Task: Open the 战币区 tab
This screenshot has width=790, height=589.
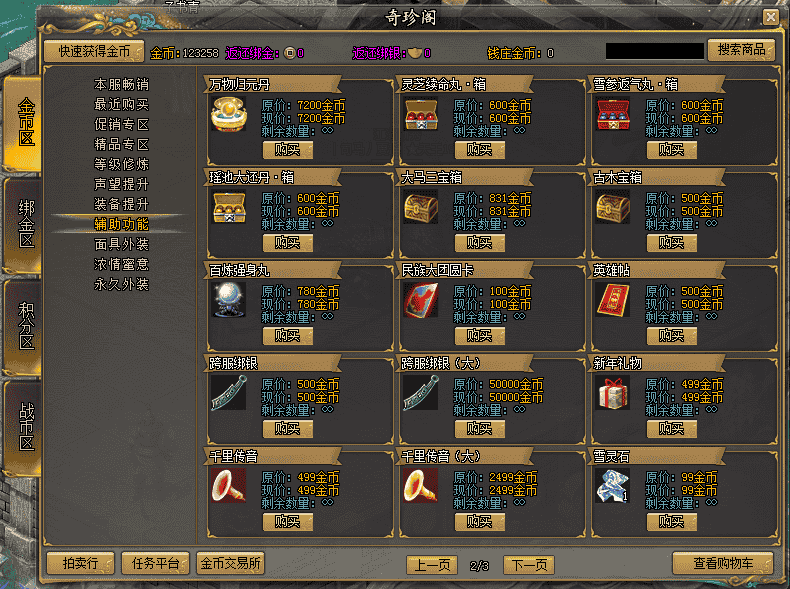Action: click(25, 428)
